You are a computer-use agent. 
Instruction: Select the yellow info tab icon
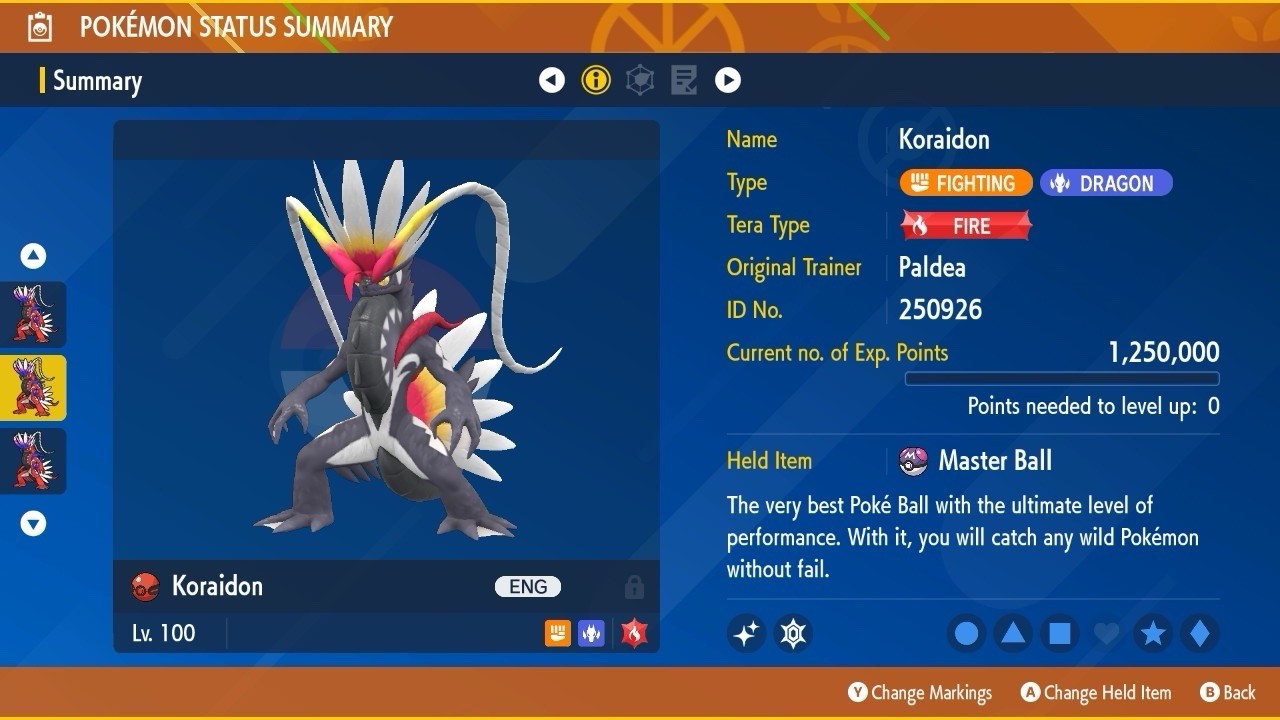tap(596, 80)
